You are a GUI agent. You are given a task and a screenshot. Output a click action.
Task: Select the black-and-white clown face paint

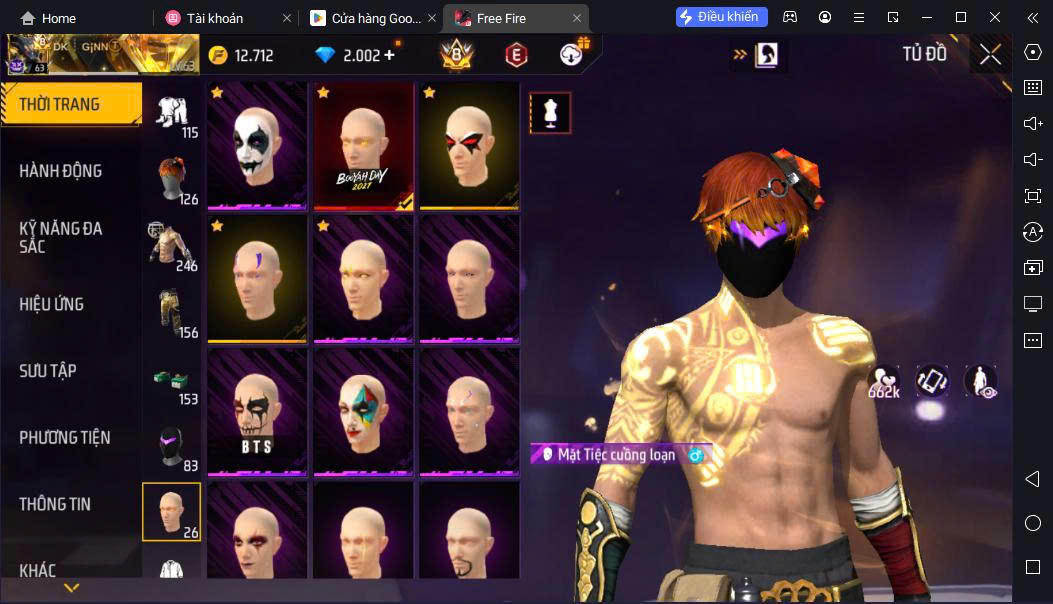coord(257,146)
